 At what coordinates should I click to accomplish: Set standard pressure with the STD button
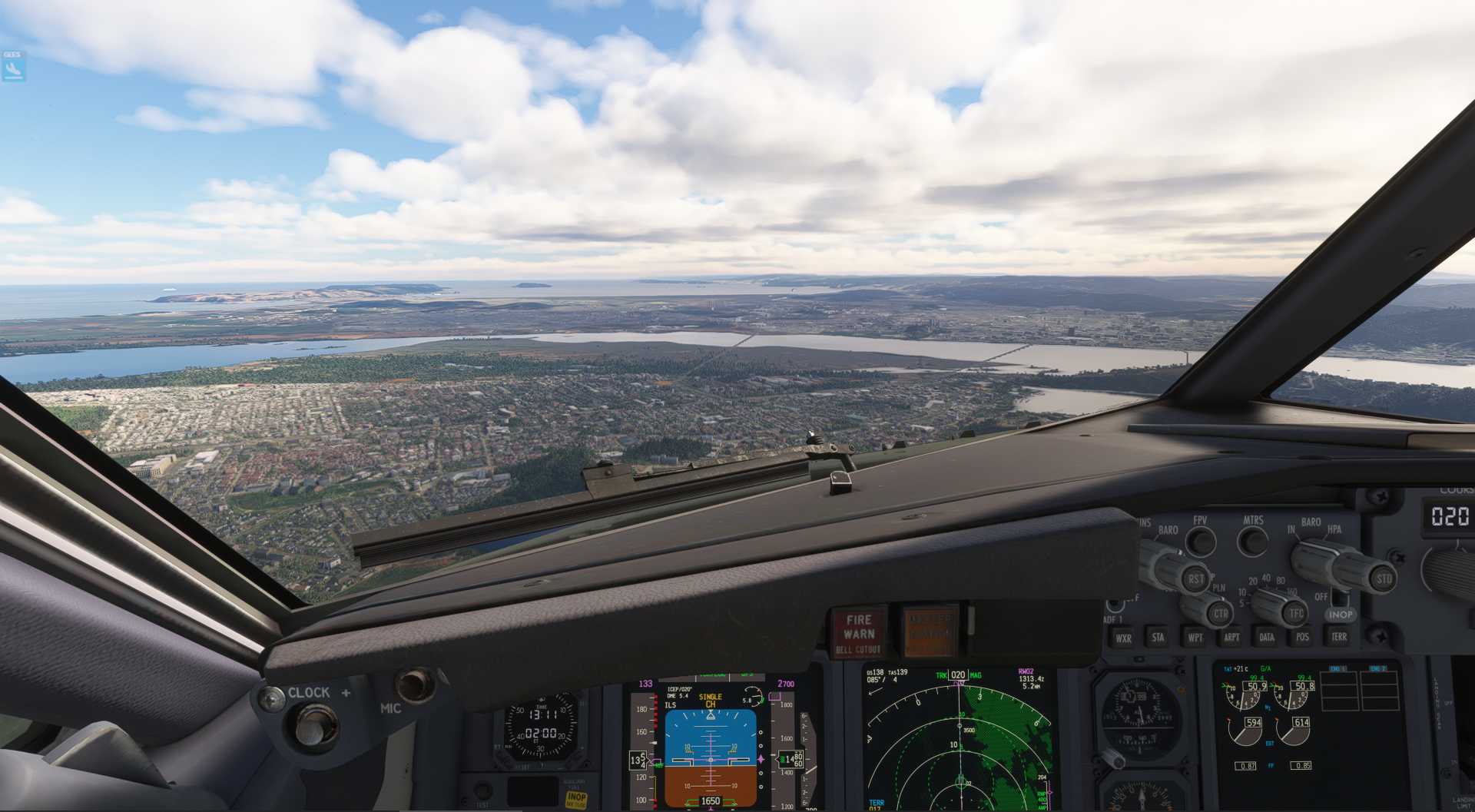click(1384, 579)
